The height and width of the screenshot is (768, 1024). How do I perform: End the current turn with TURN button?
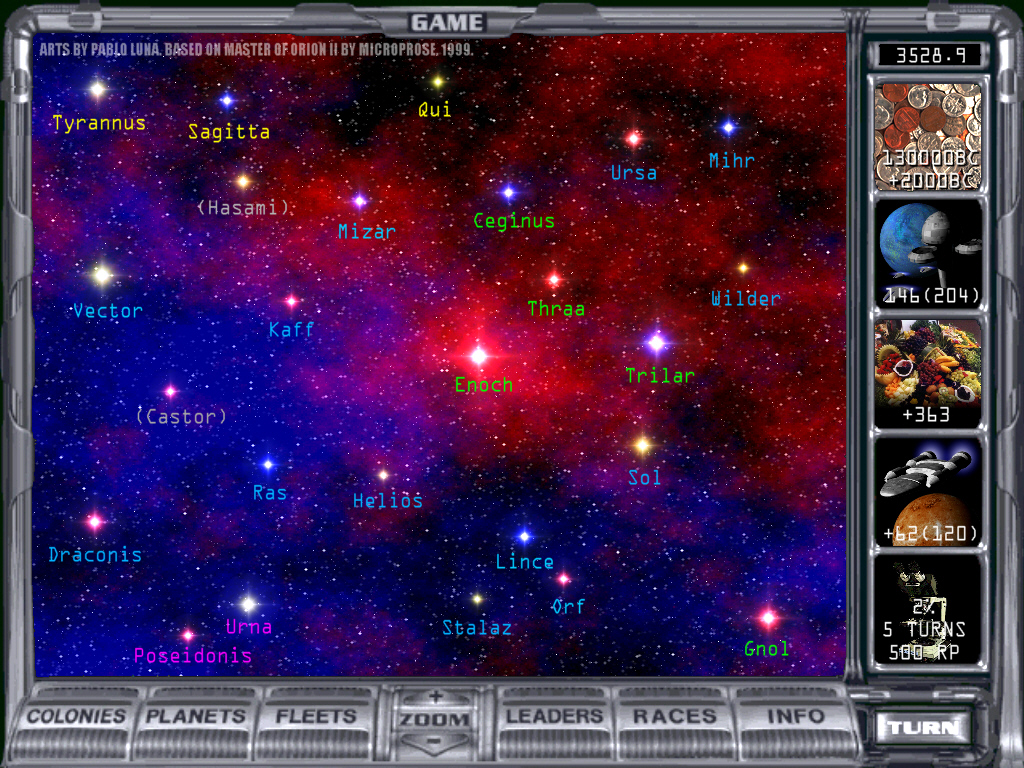(922, 727)
